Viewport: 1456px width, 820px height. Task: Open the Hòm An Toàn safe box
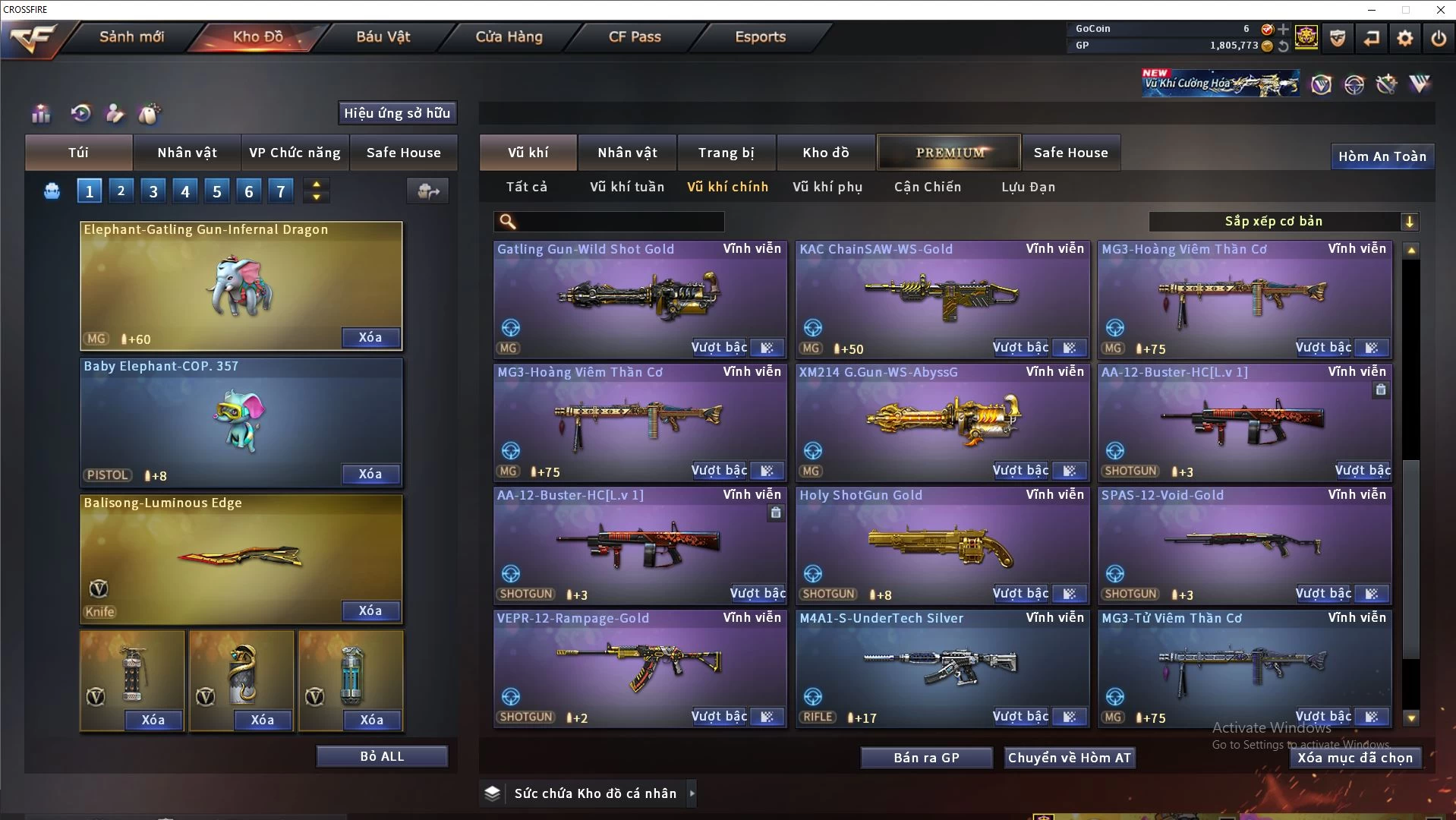[x=1382, y=156]
